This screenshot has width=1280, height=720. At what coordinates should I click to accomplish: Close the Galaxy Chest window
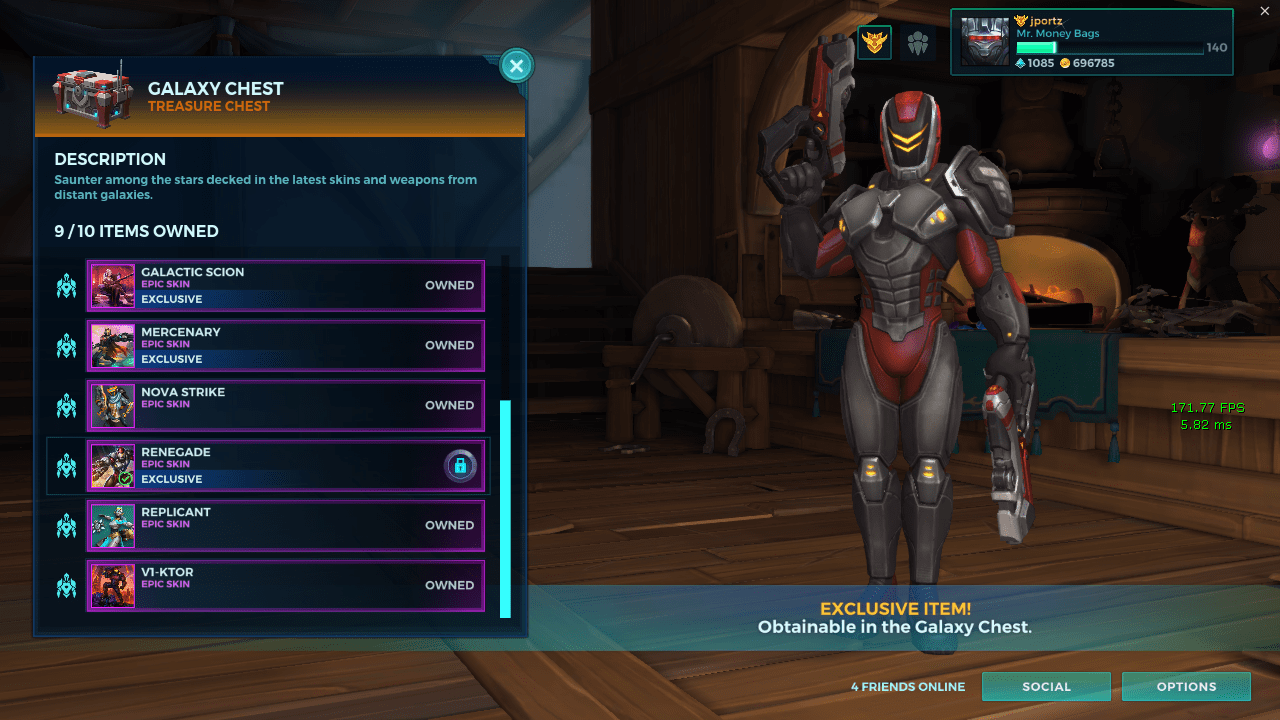[x=516, y=65]
